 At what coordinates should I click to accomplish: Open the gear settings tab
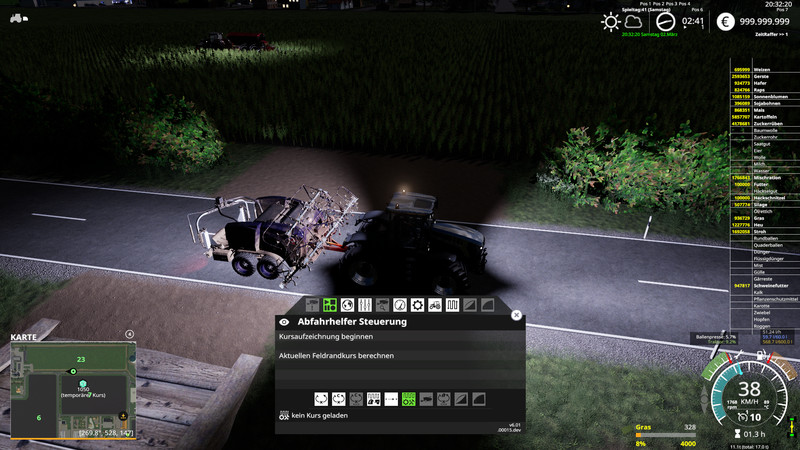point(417,304)
